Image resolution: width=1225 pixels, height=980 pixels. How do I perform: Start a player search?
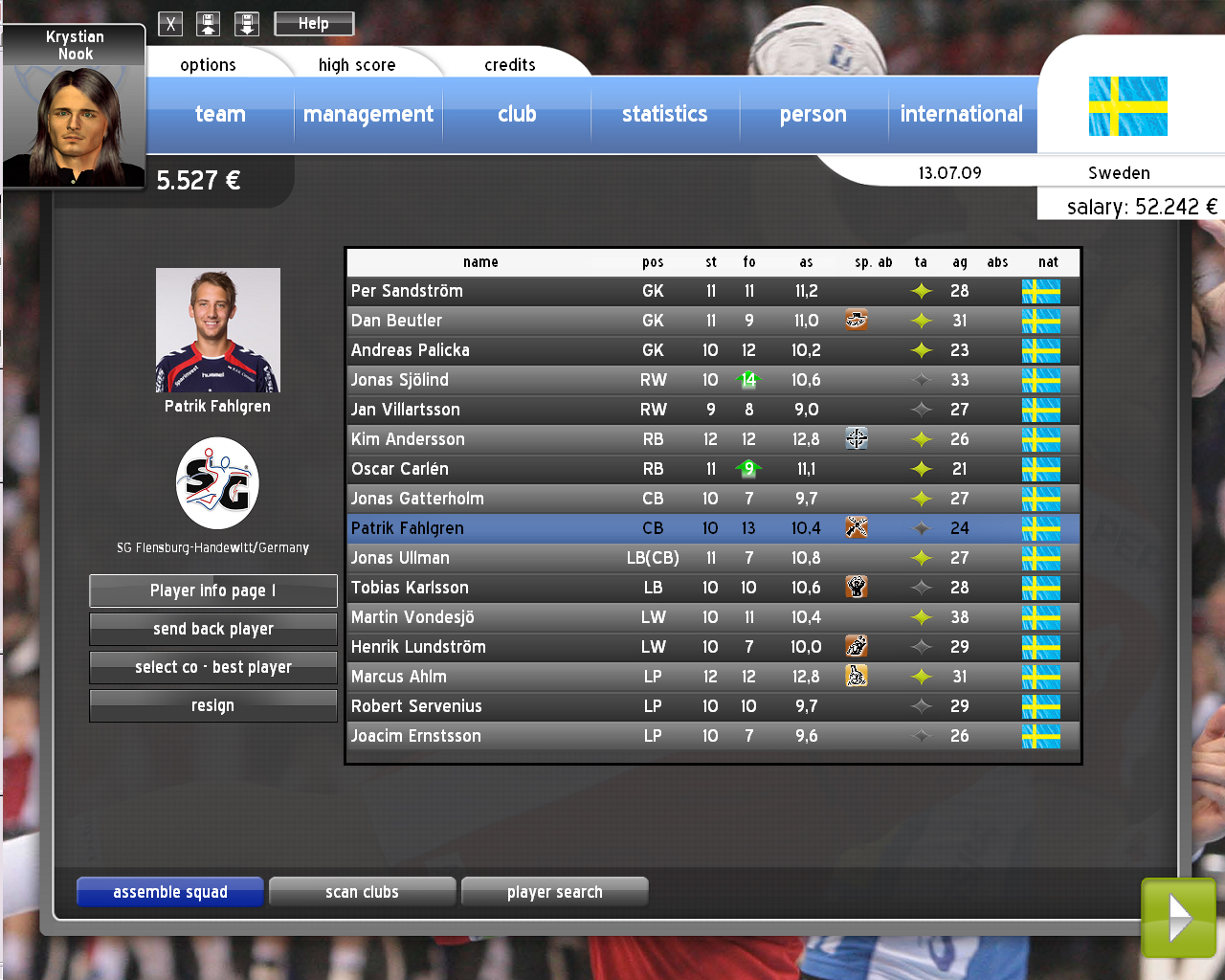point(555,892)
